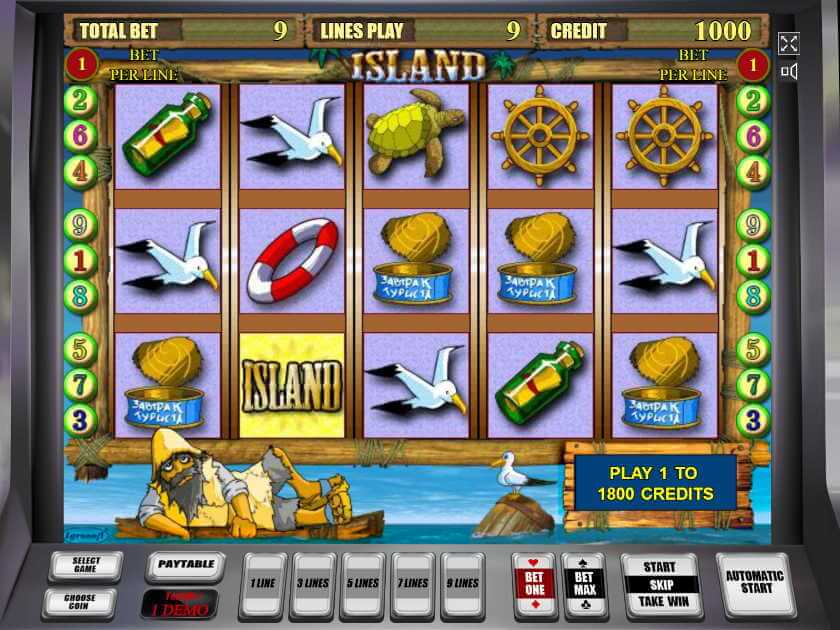The width and height of the screenshot is (840, 630).
Task: Bet on all 9 lines
Action: click(463, 583)
